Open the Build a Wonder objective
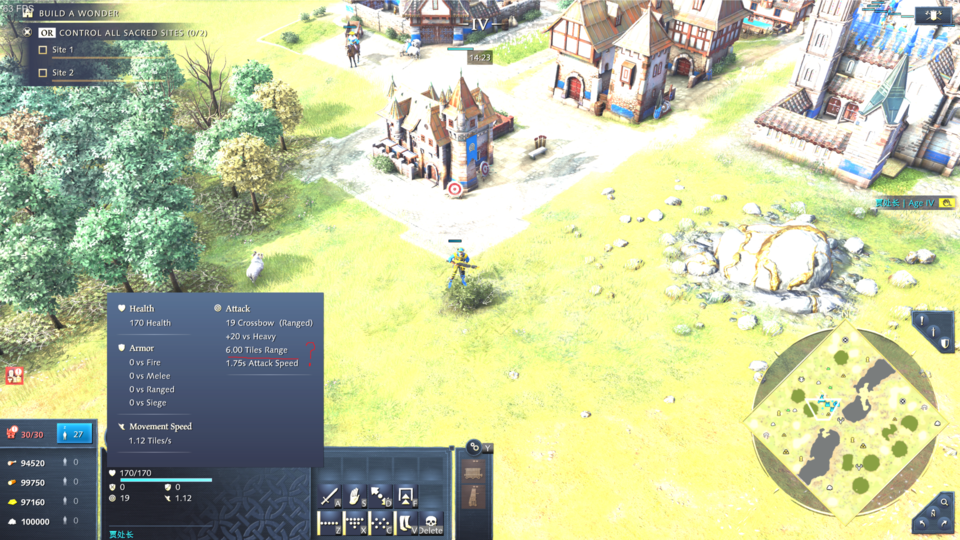Viewport: 960px width, 540px height. 78,13
